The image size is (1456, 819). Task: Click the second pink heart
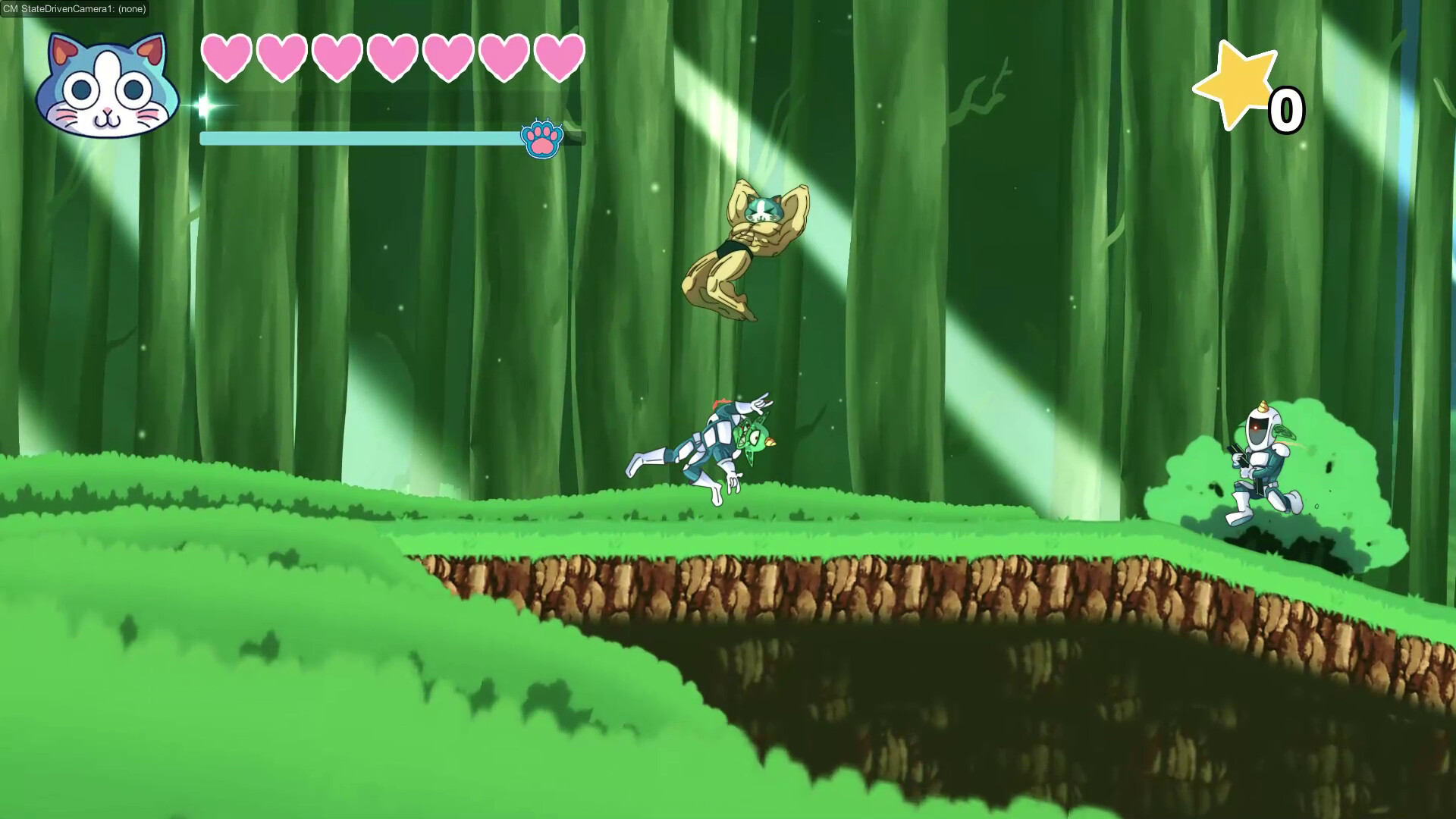pos(283,57)
